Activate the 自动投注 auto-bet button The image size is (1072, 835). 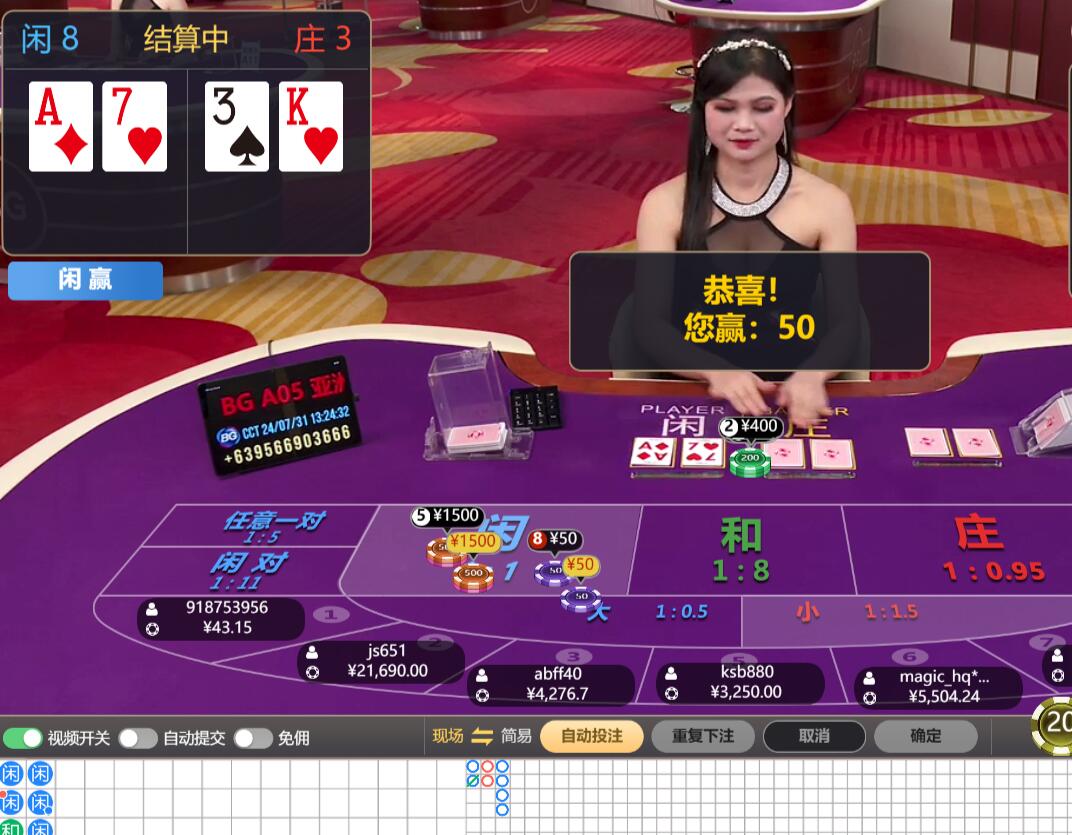[591, 736]
